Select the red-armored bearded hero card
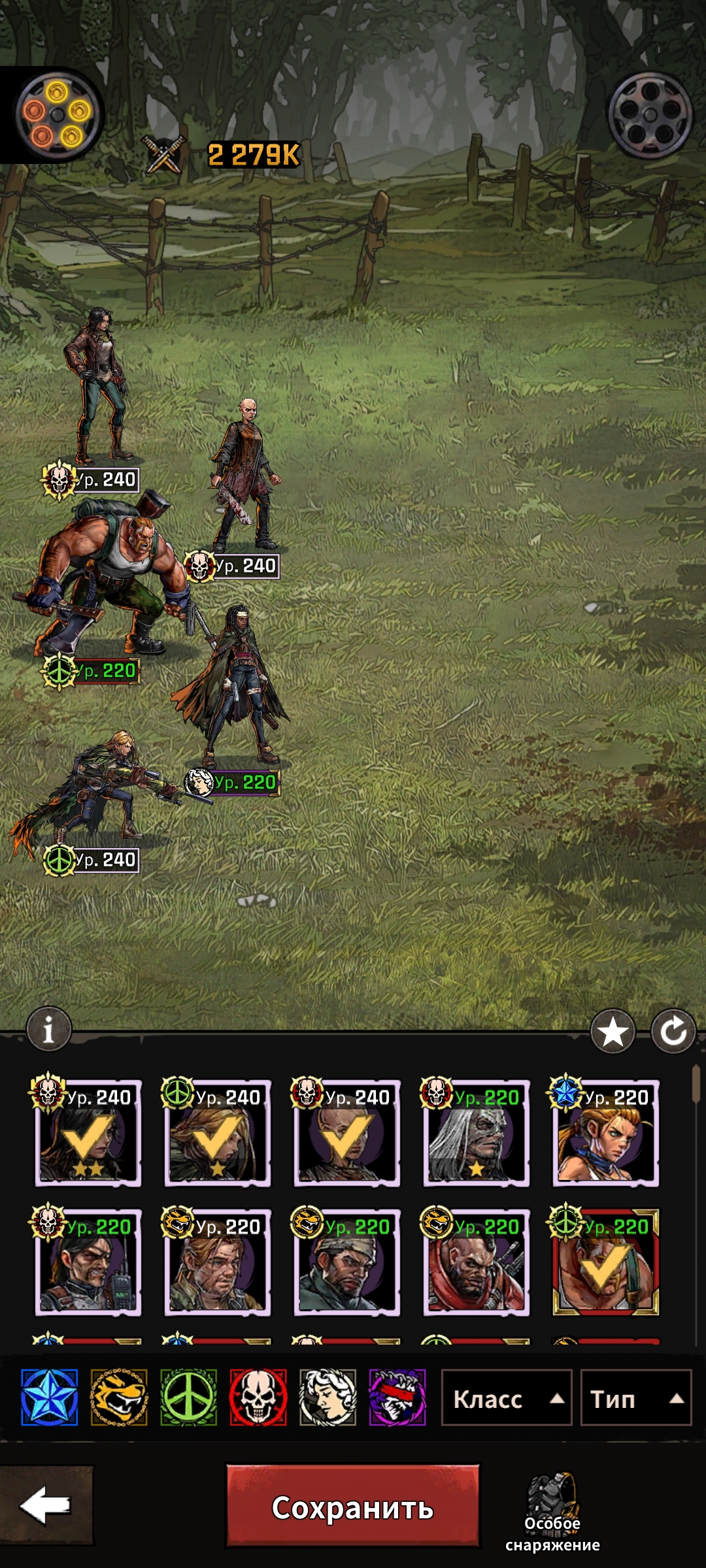 [x=476, y=1264]
